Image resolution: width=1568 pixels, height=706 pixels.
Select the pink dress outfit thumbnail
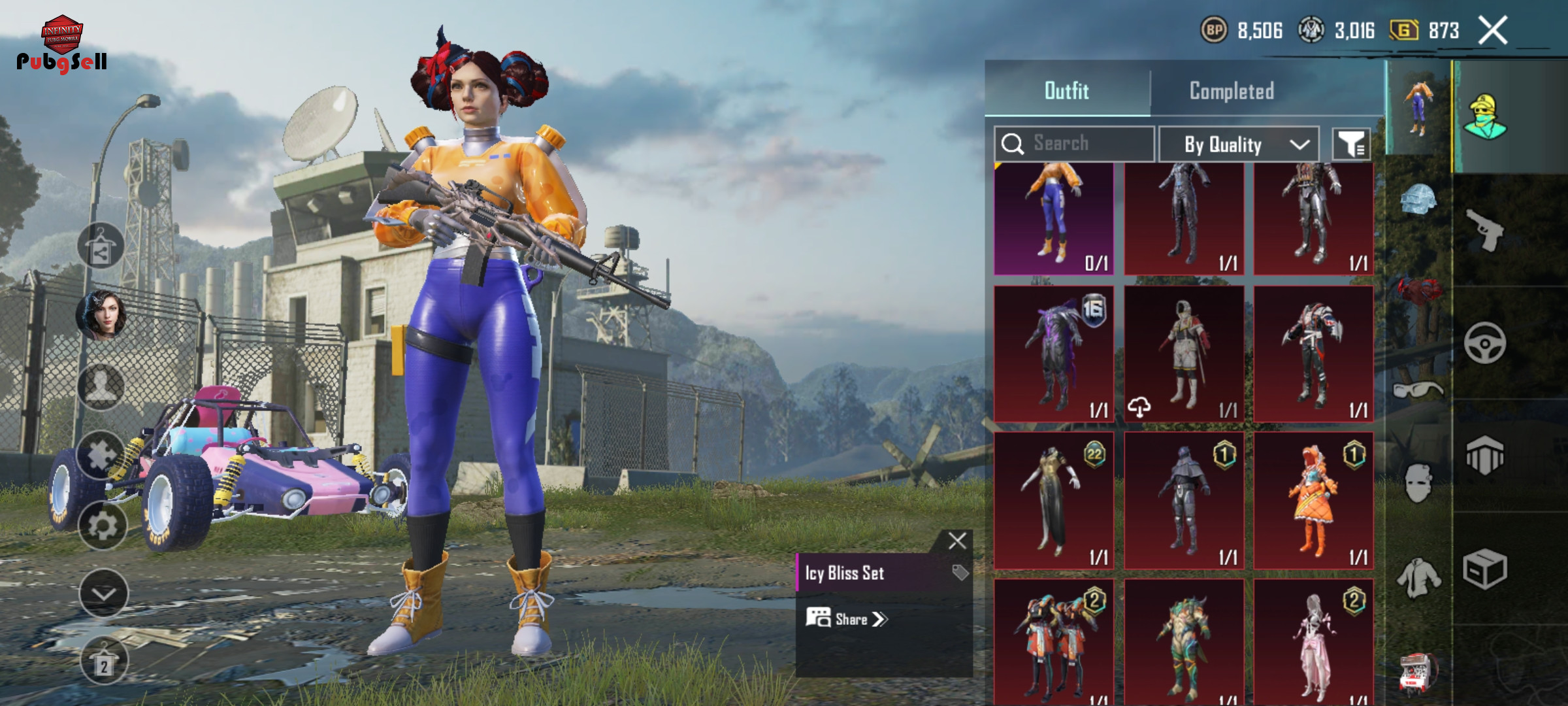(x=1313, y=644)
